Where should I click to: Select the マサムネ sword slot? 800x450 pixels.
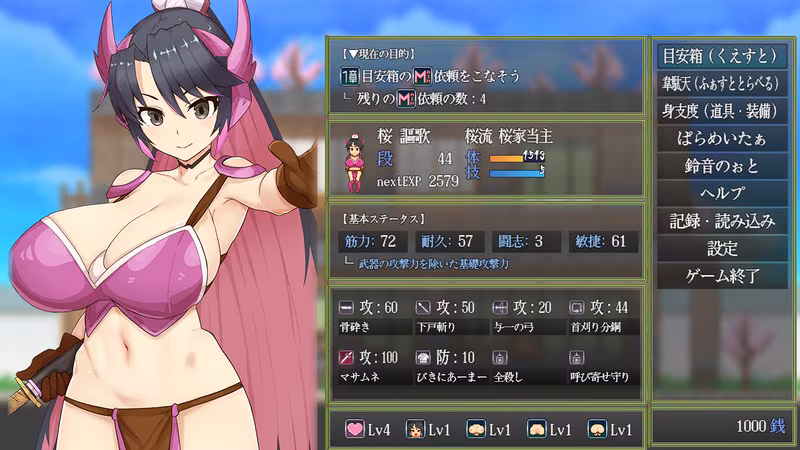coord(370,366)
